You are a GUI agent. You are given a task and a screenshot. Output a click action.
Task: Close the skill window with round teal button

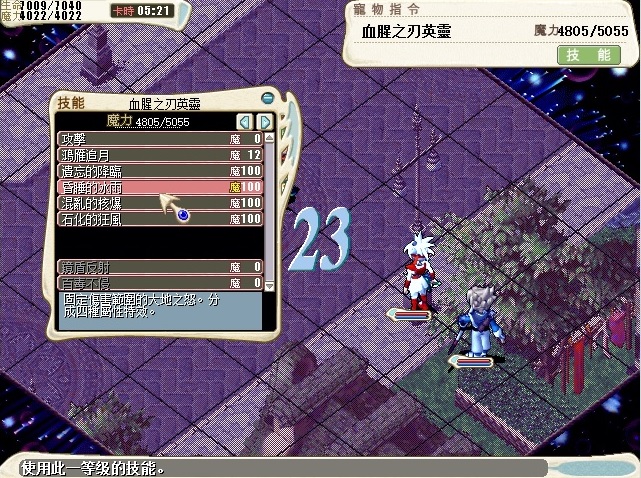coord(267,97)
